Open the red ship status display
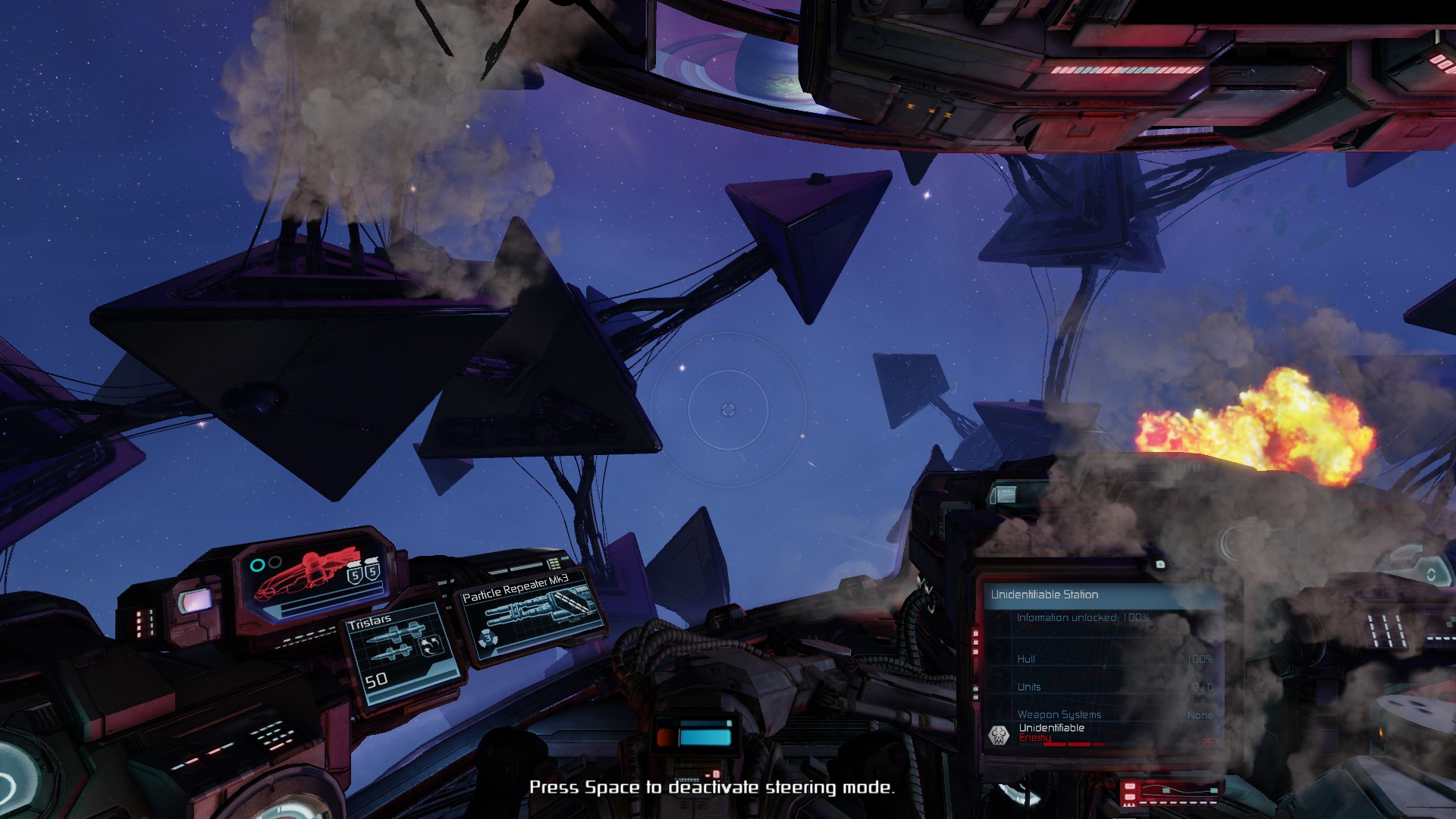The width and height of the screenshot is (1456, 819). click(x=313, y=579)
